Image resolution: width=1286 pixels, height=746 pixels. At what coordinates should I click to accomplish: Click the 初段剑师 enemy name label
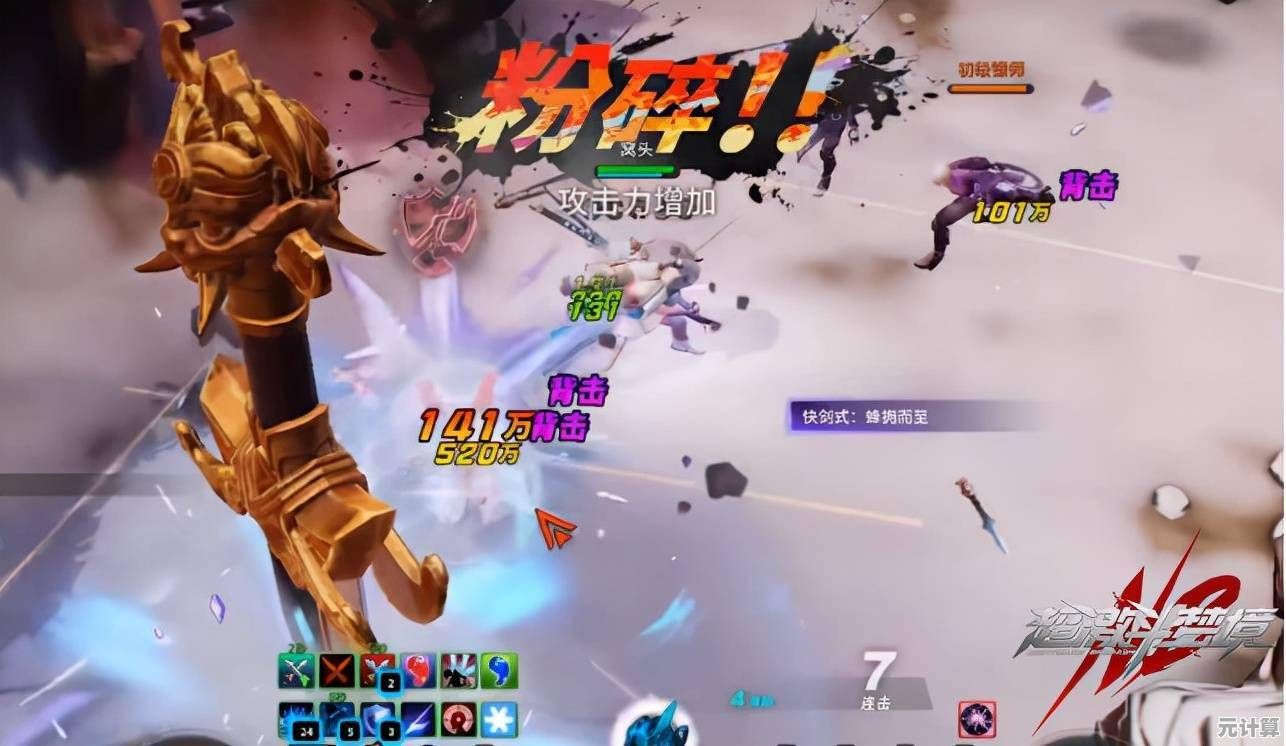pyautogui.click(x=991, y=66)
